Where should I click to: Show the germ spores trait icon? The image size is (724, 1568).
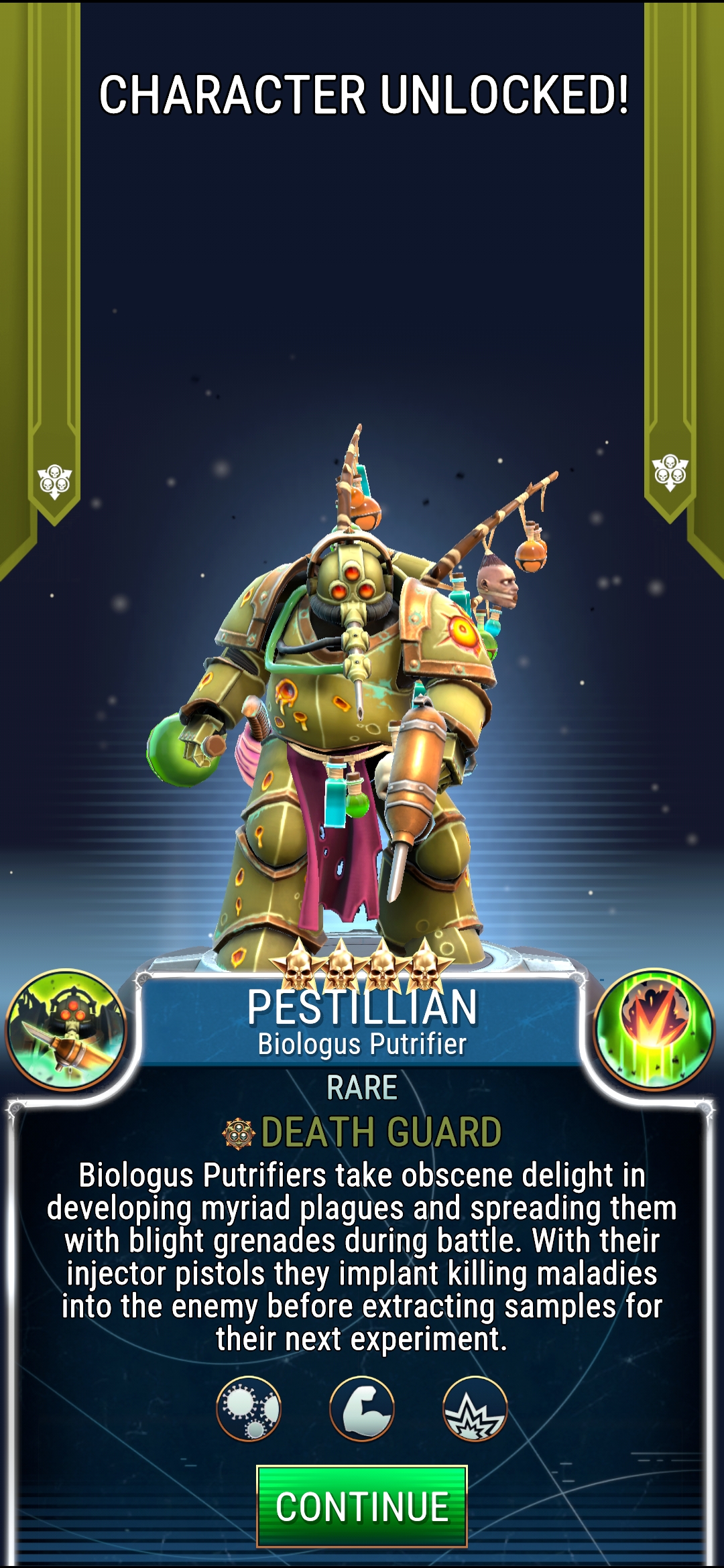(249, 1408)
